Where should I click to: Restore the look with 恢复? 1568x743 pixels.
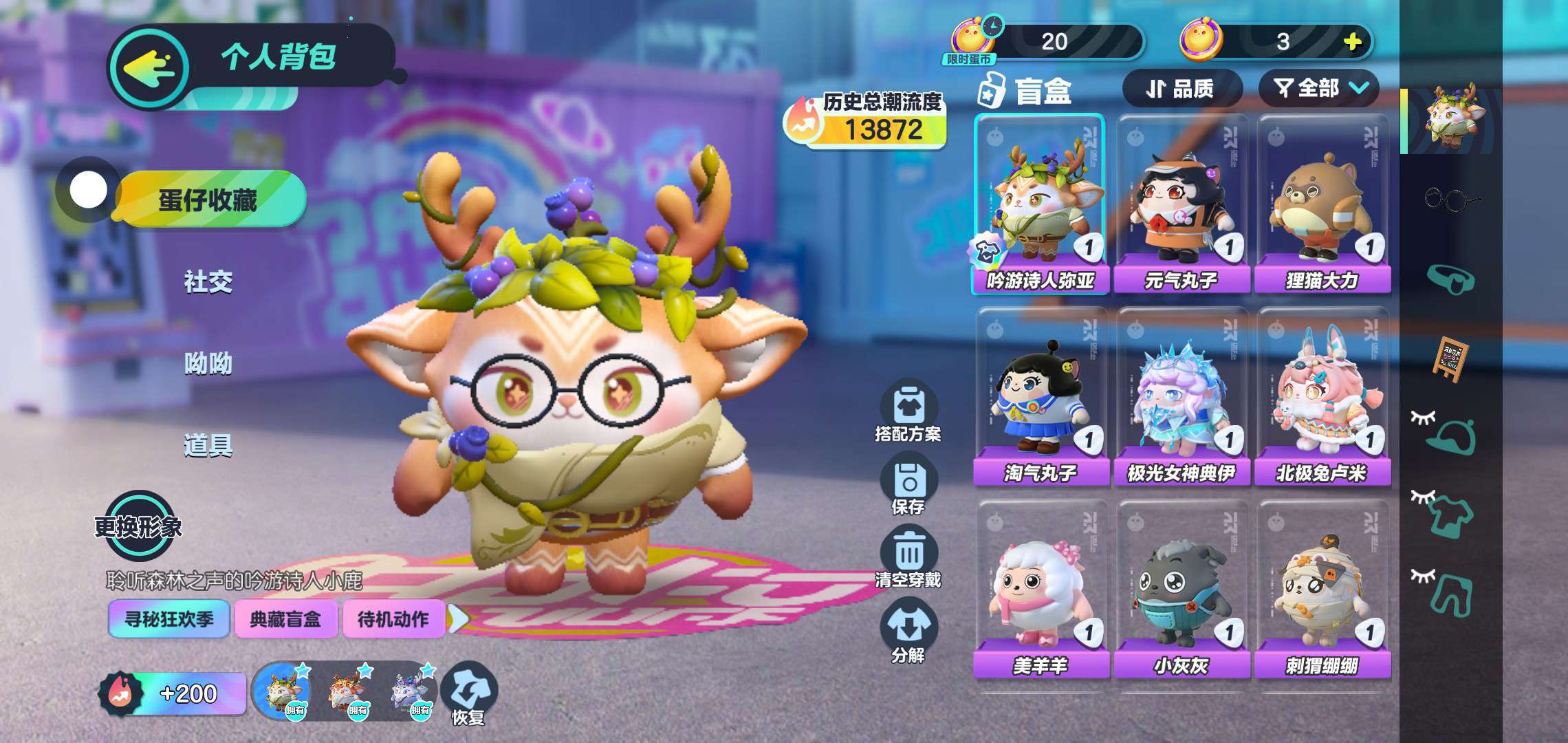point(468,693)
